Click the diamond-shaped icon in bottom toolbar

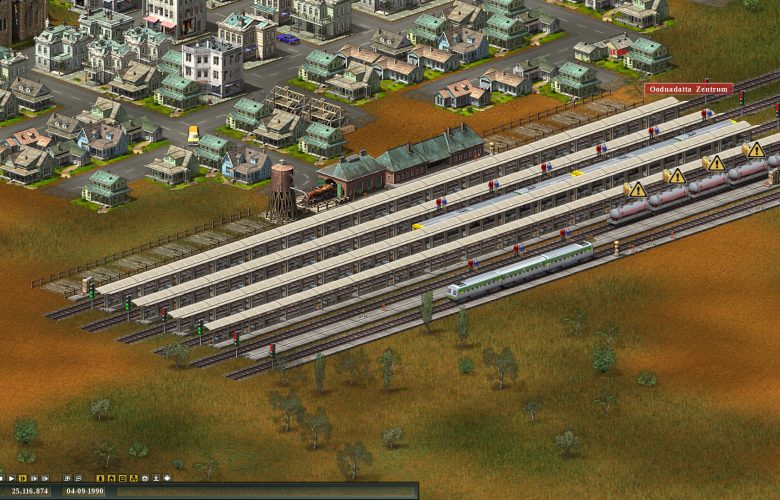(x=167, y=478)
